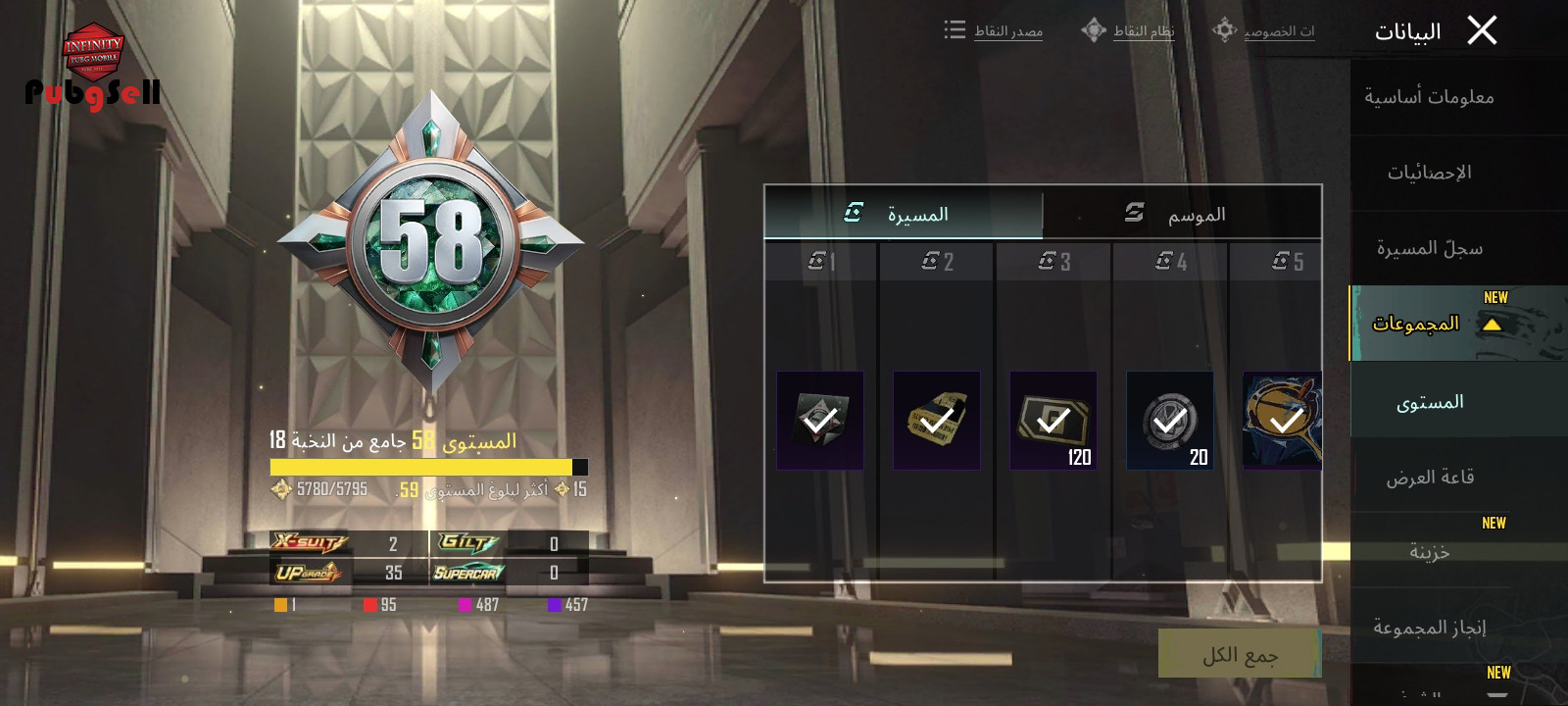The height and width of the screenshot is (706, 1568).
Task: Tap the جمع الكل collect all button
Action: [x=1240, y=654]
